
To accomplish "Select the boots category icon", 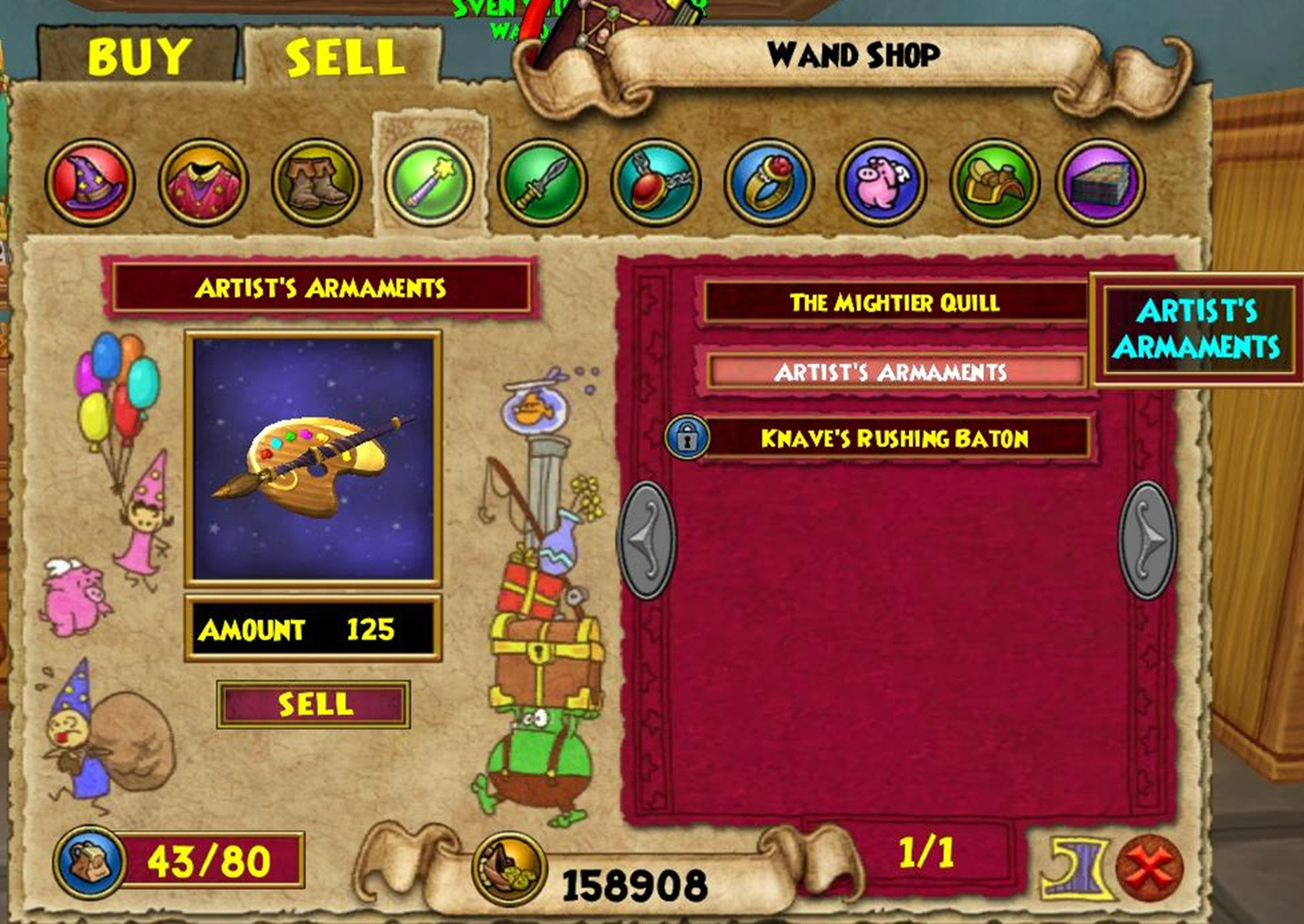I will (x=313, y=181).
